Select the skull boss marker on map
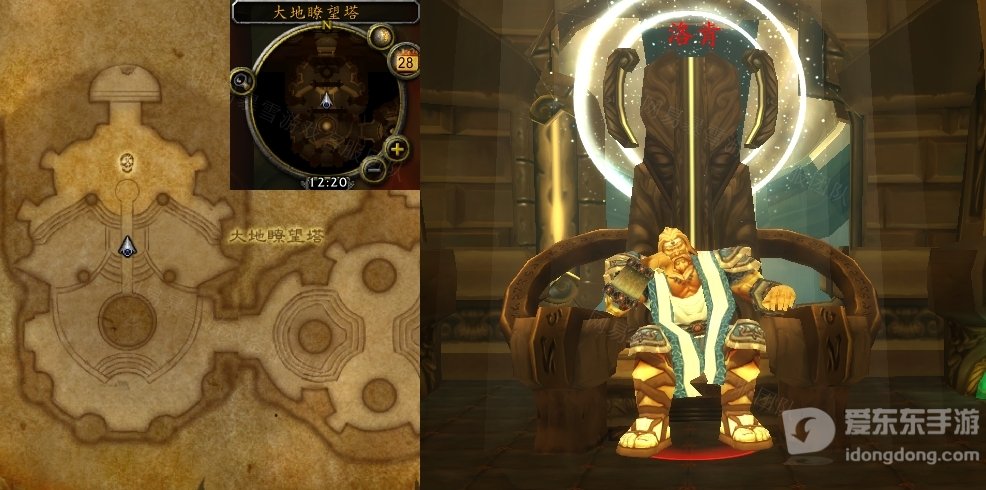Viewport: 986px width, 490px height. (127, 161)
